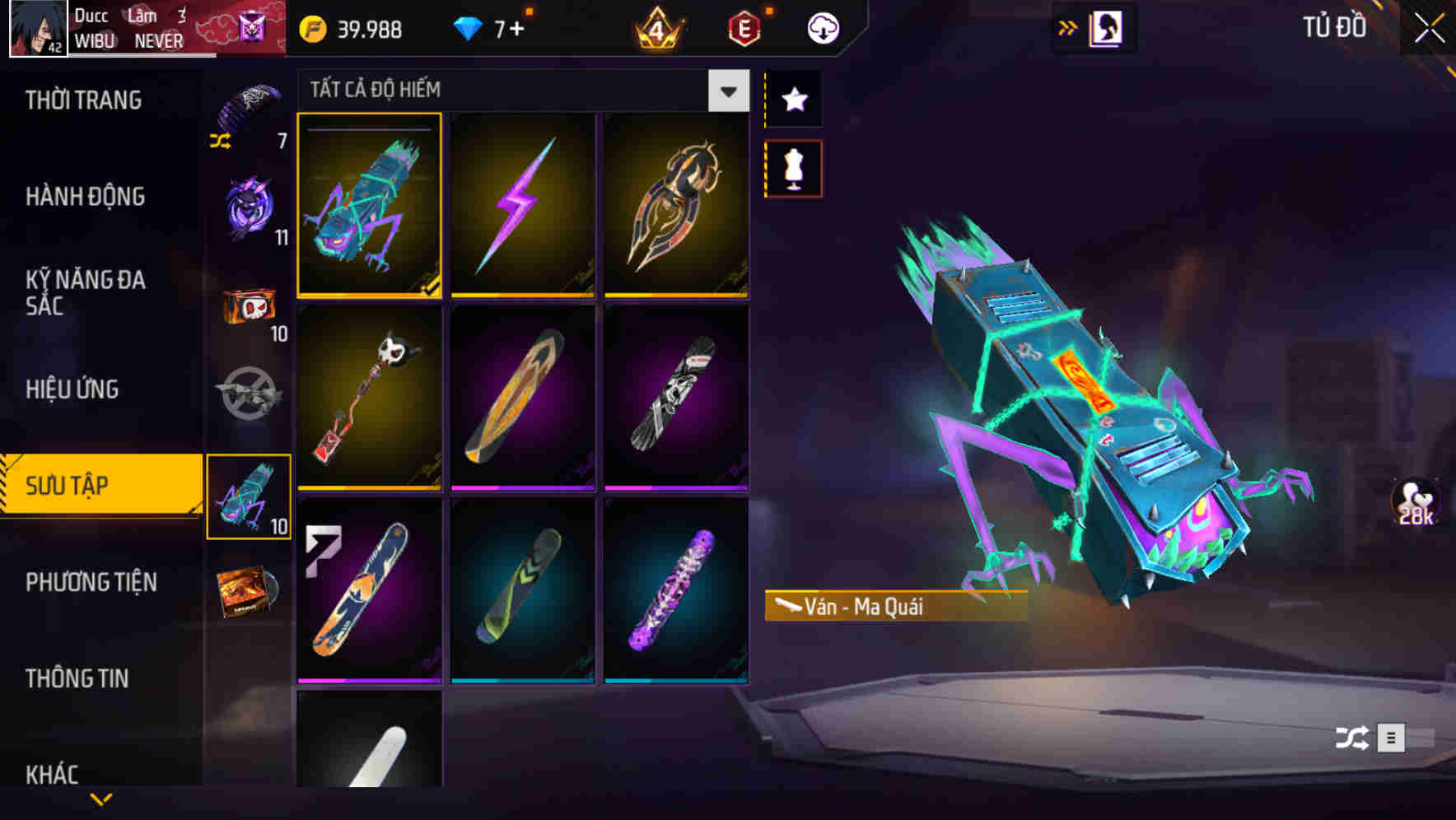This screenshot has width=1456, height=820.
Task: Expand more categories with the bottom chevron
Action: 101,799
